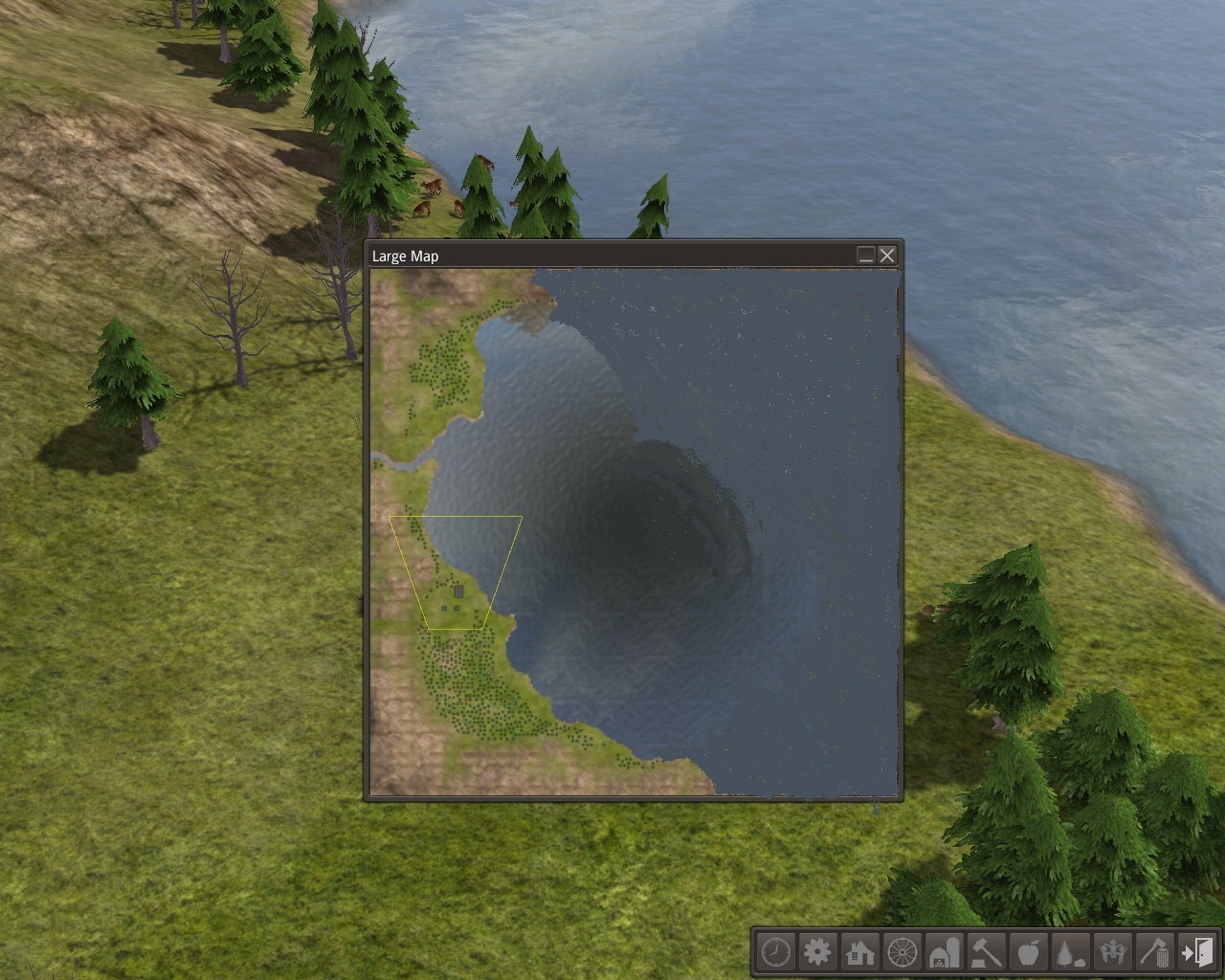Viewport: 1225px width, 980px height.
Task: Activate the axe and log removal tools
Action: coord(1154,952)
